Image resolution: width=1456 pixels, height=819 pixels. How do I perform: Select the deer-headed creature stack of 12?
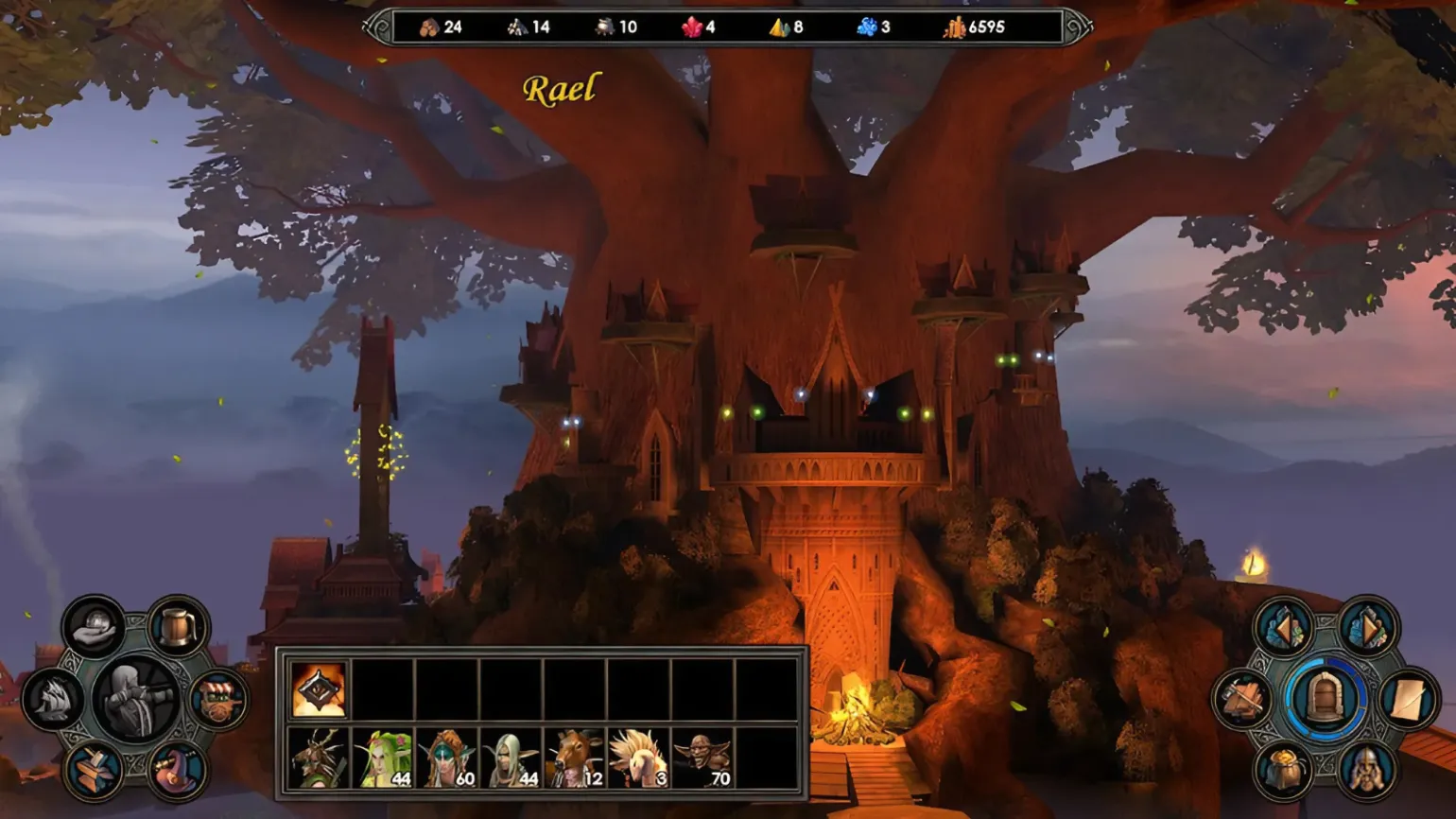tap(575, 758)
